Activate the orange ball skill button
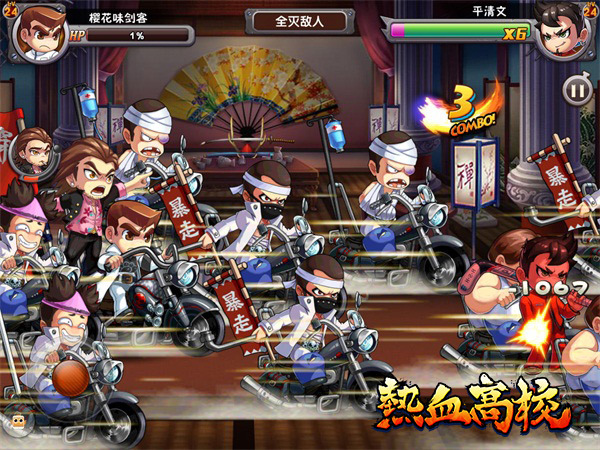This screenshot has height=450, width=600. point(69,378)
